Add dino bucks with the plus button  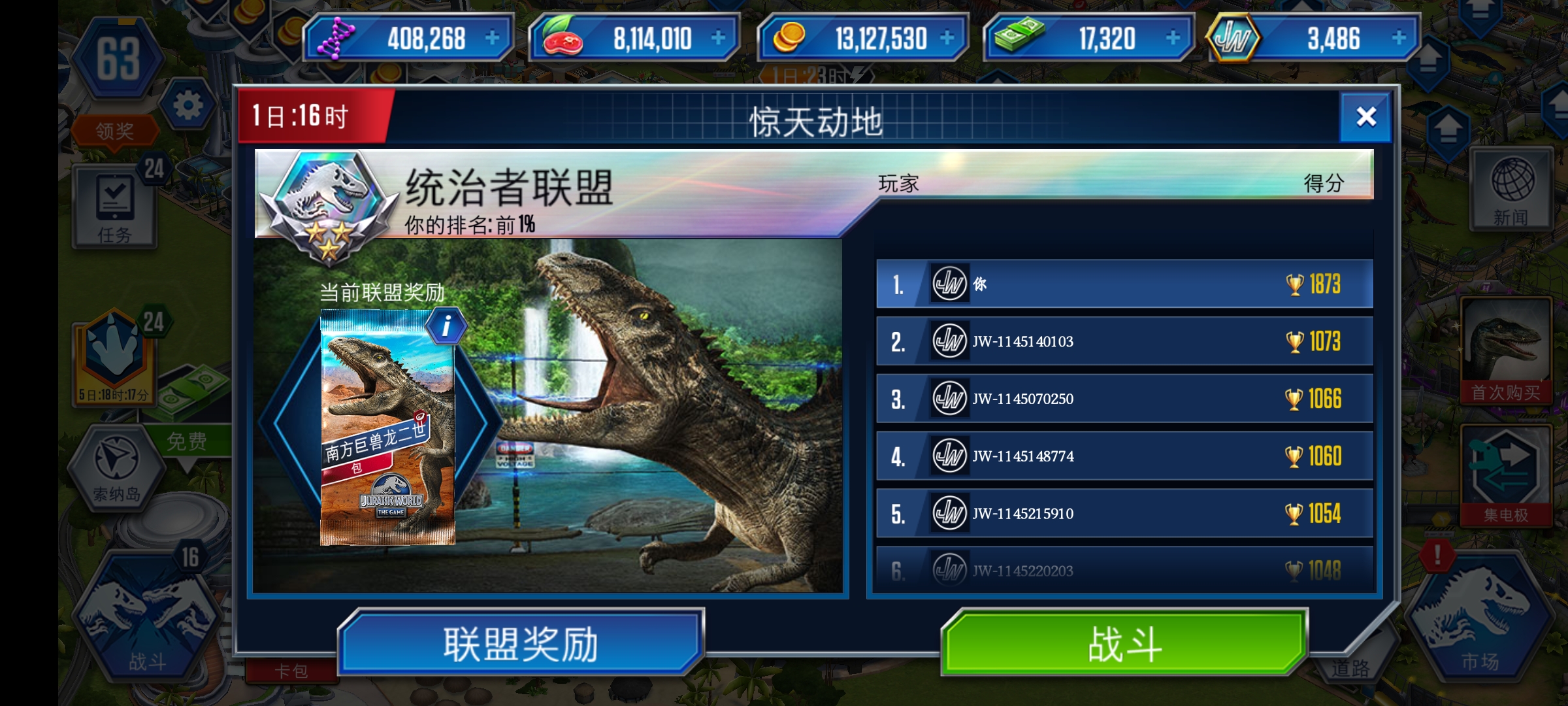(1173, 38)
